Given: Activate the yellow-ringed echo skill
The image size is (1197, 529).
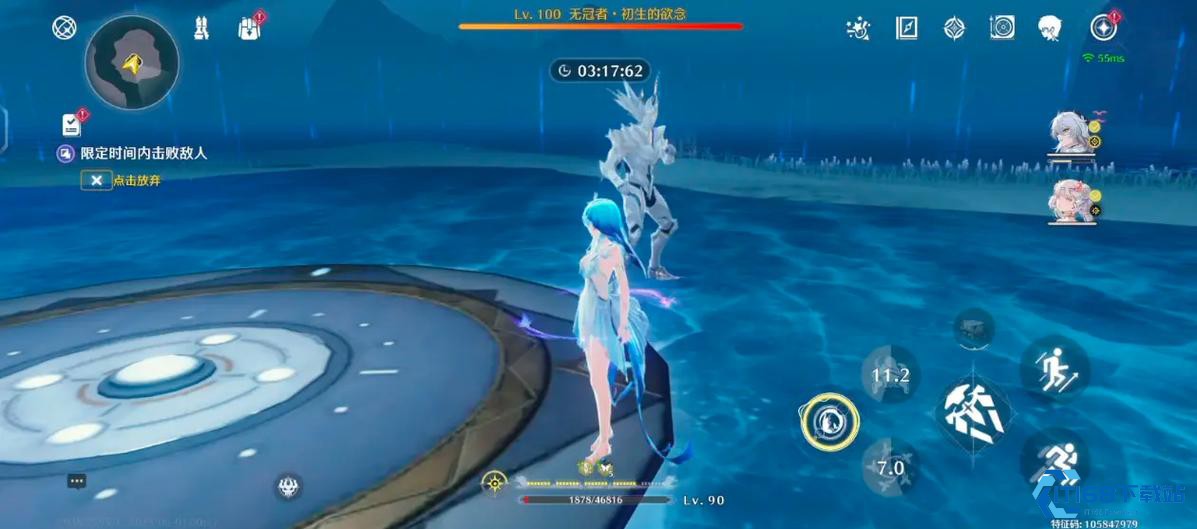Looking at the screenshot, I should [x=829, y=422].
